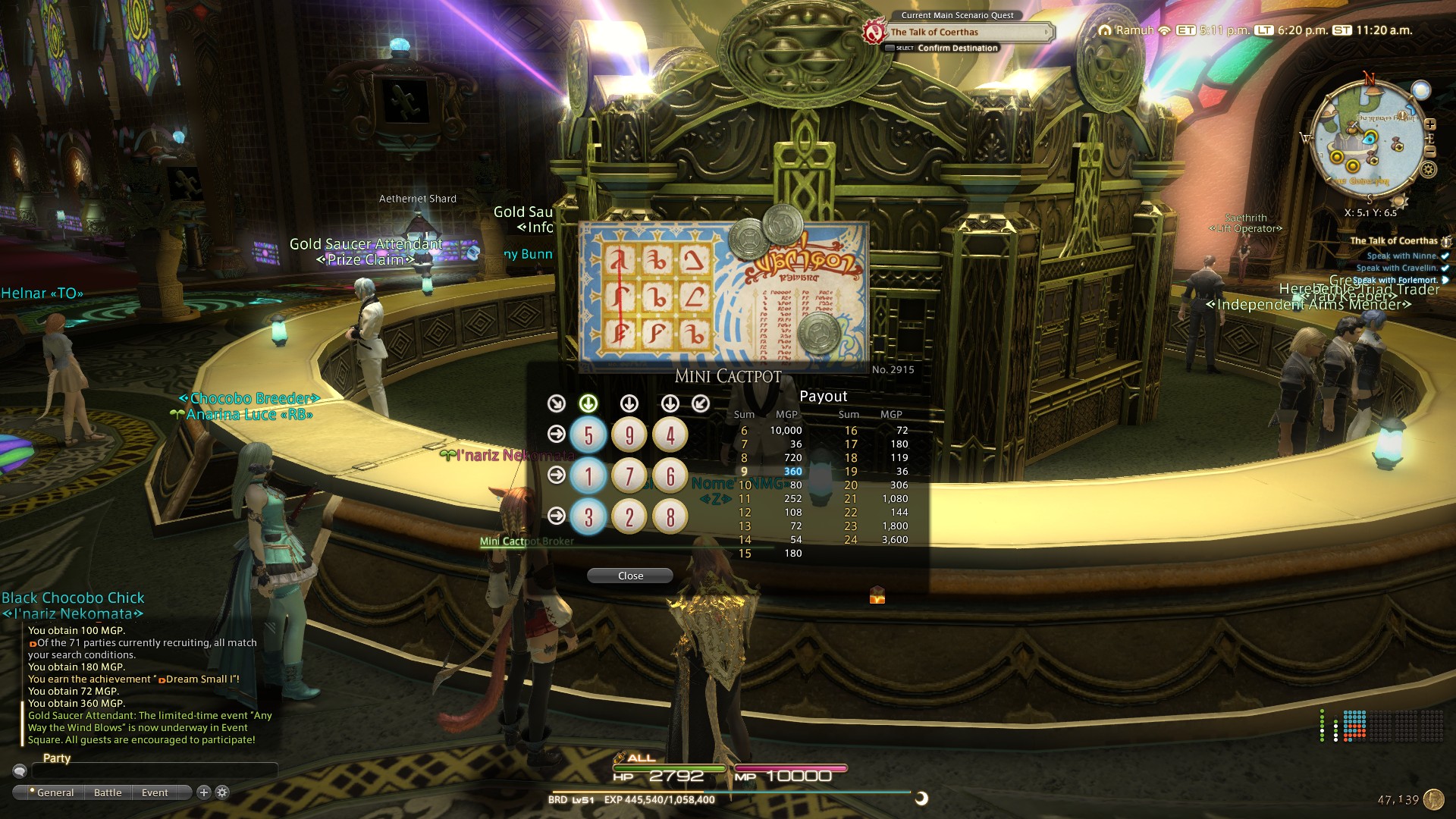Switch to the Event chat tab
The height and width of the screenshot is (819, 1456).
[x=155, y=792]
